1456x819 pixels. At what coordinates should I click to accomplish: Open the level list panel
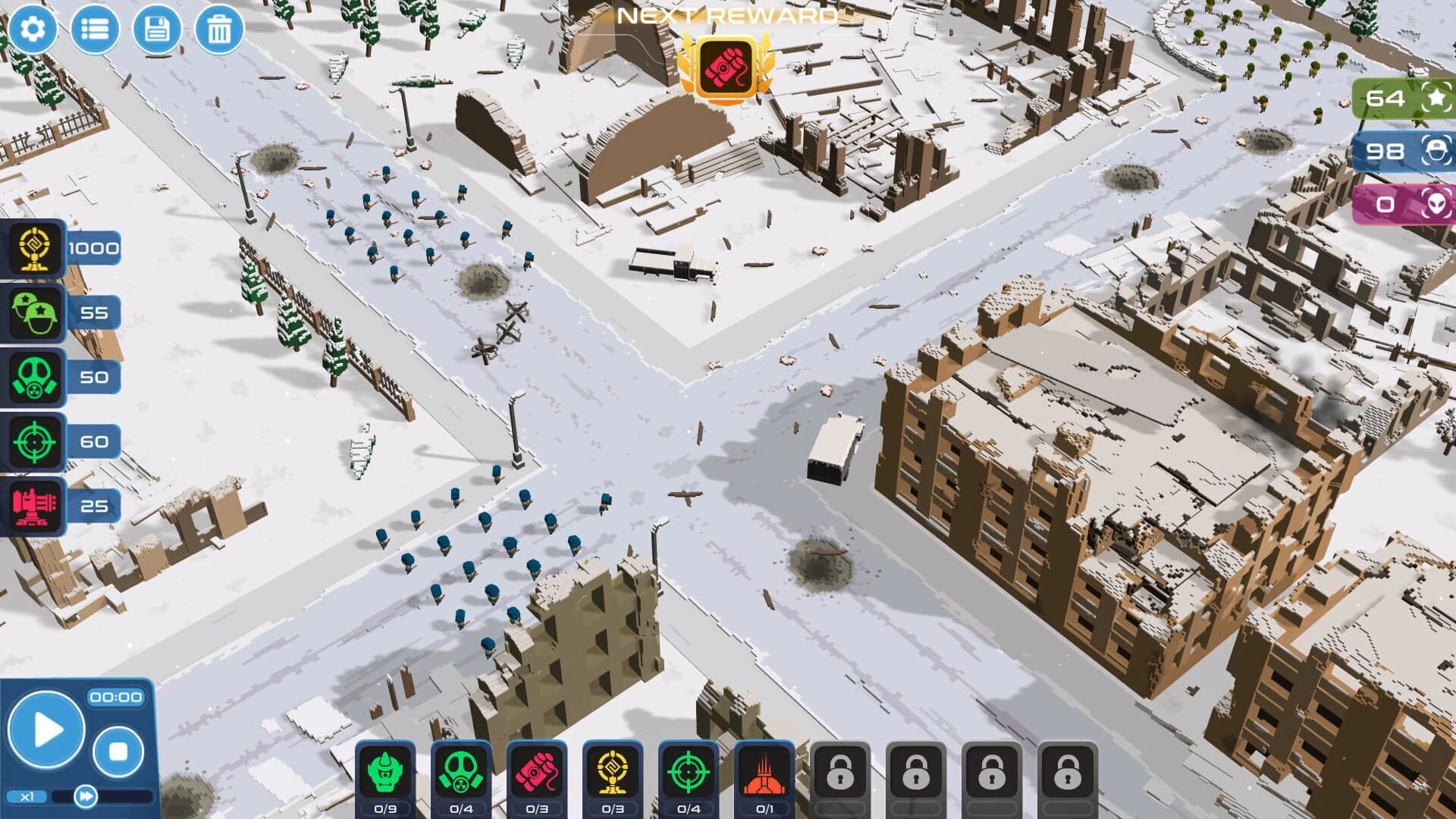(94, 29)
